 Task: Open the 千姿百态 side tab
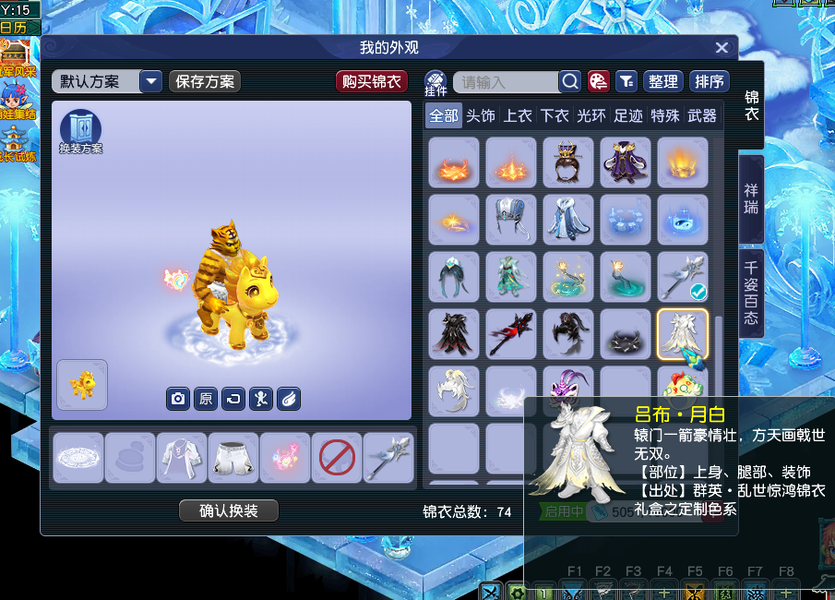coord(751,294)
